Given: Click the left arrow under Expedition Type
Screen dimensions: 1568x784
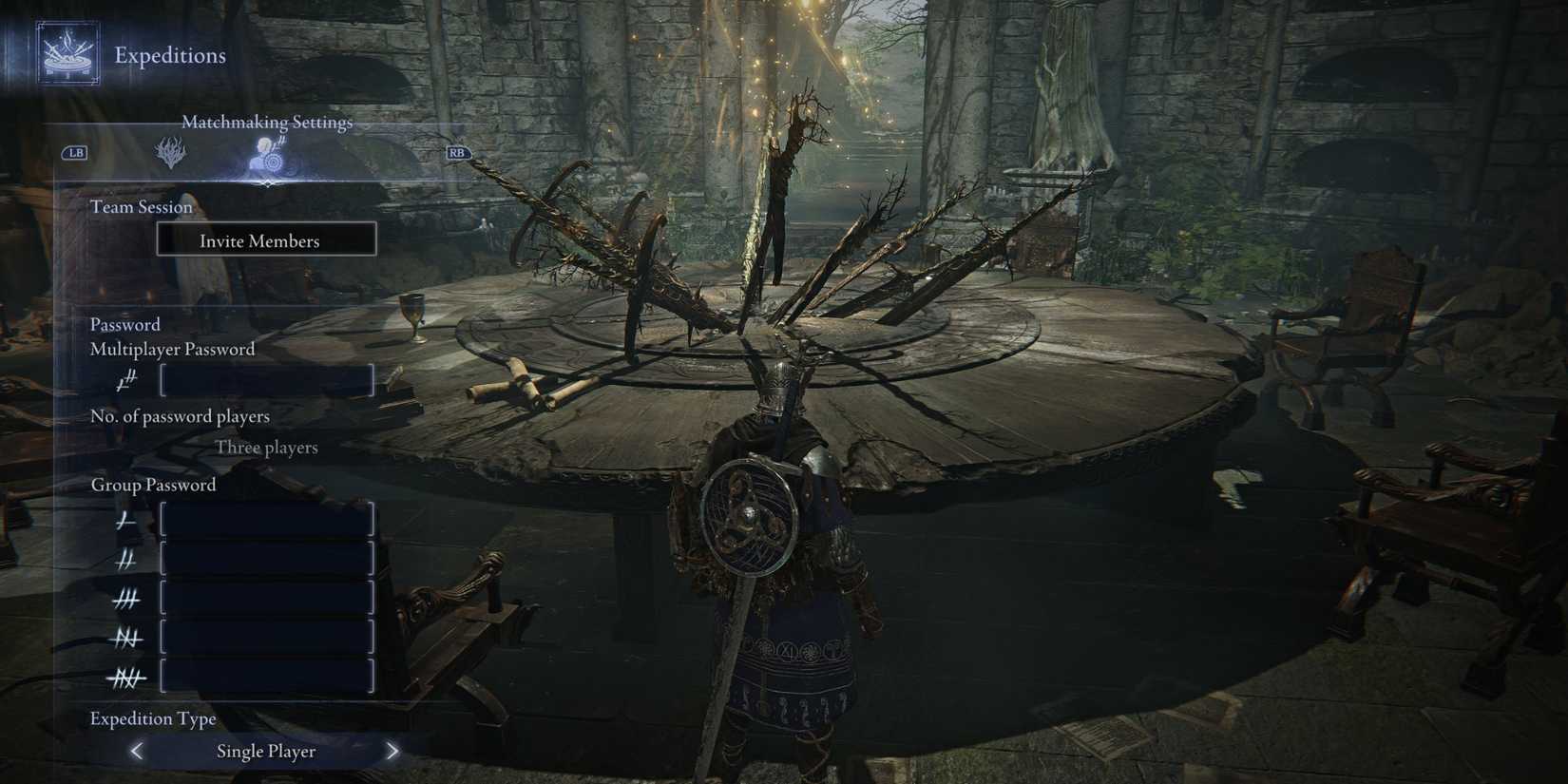Looking at the screenshot, I should click(x=136, y=751).
